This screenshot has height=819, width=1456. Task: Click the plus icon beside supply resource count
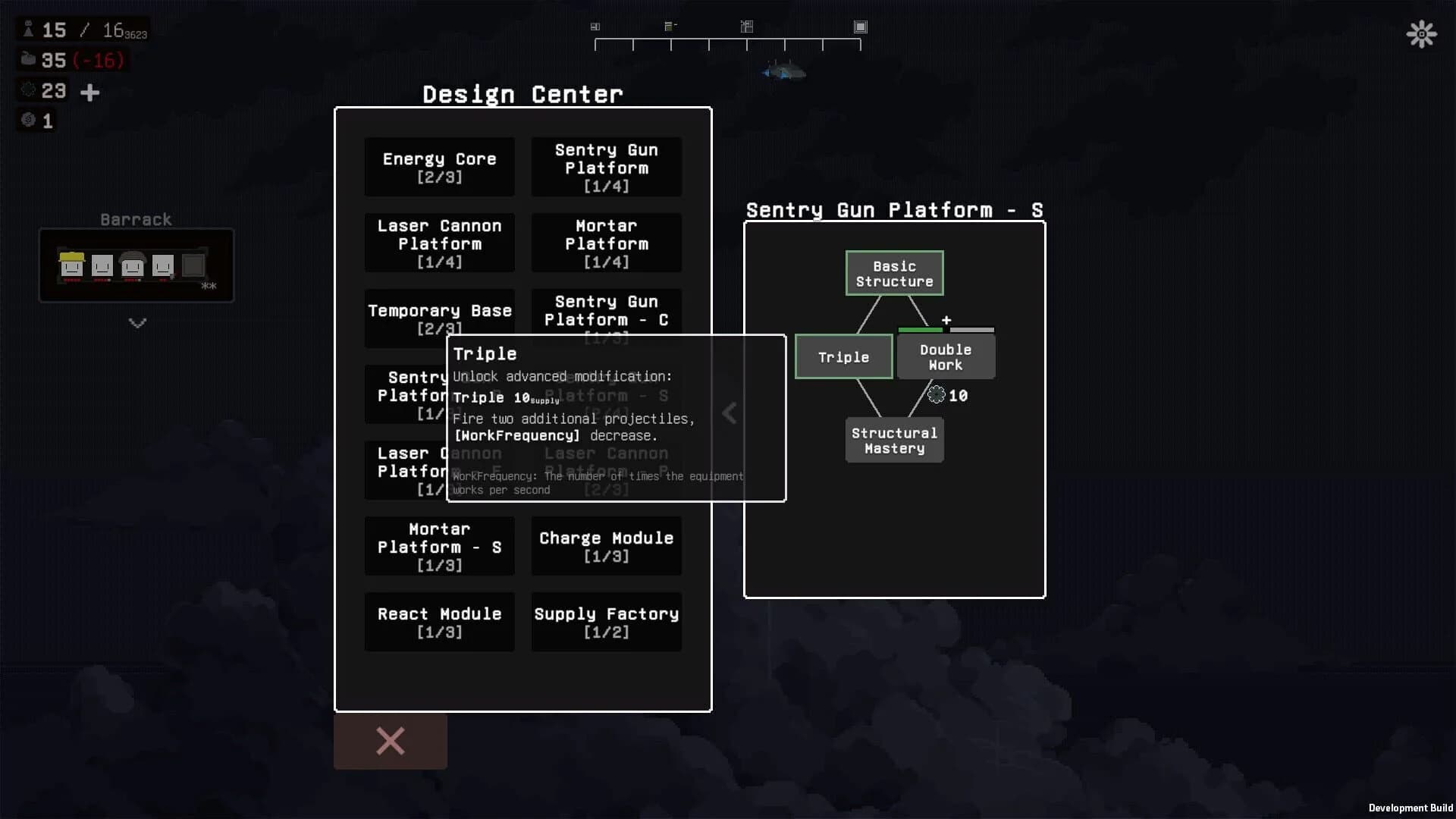tap(89, 92)
